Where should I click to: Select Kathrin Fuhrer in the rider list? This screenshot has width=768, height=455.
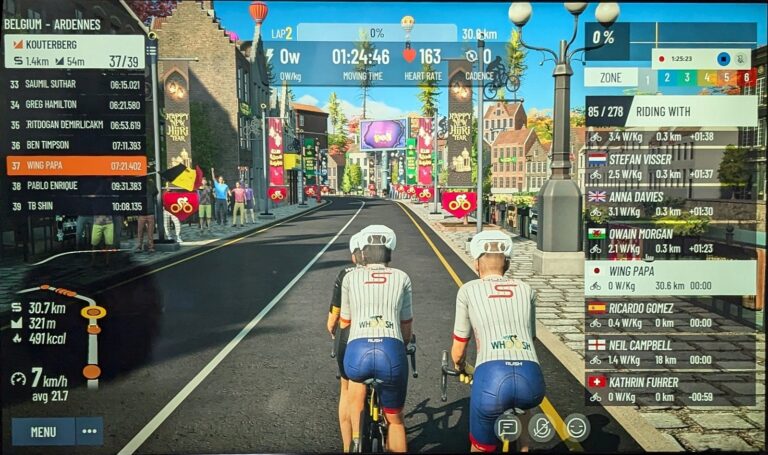pyautogui.click(x=670, y=389)
